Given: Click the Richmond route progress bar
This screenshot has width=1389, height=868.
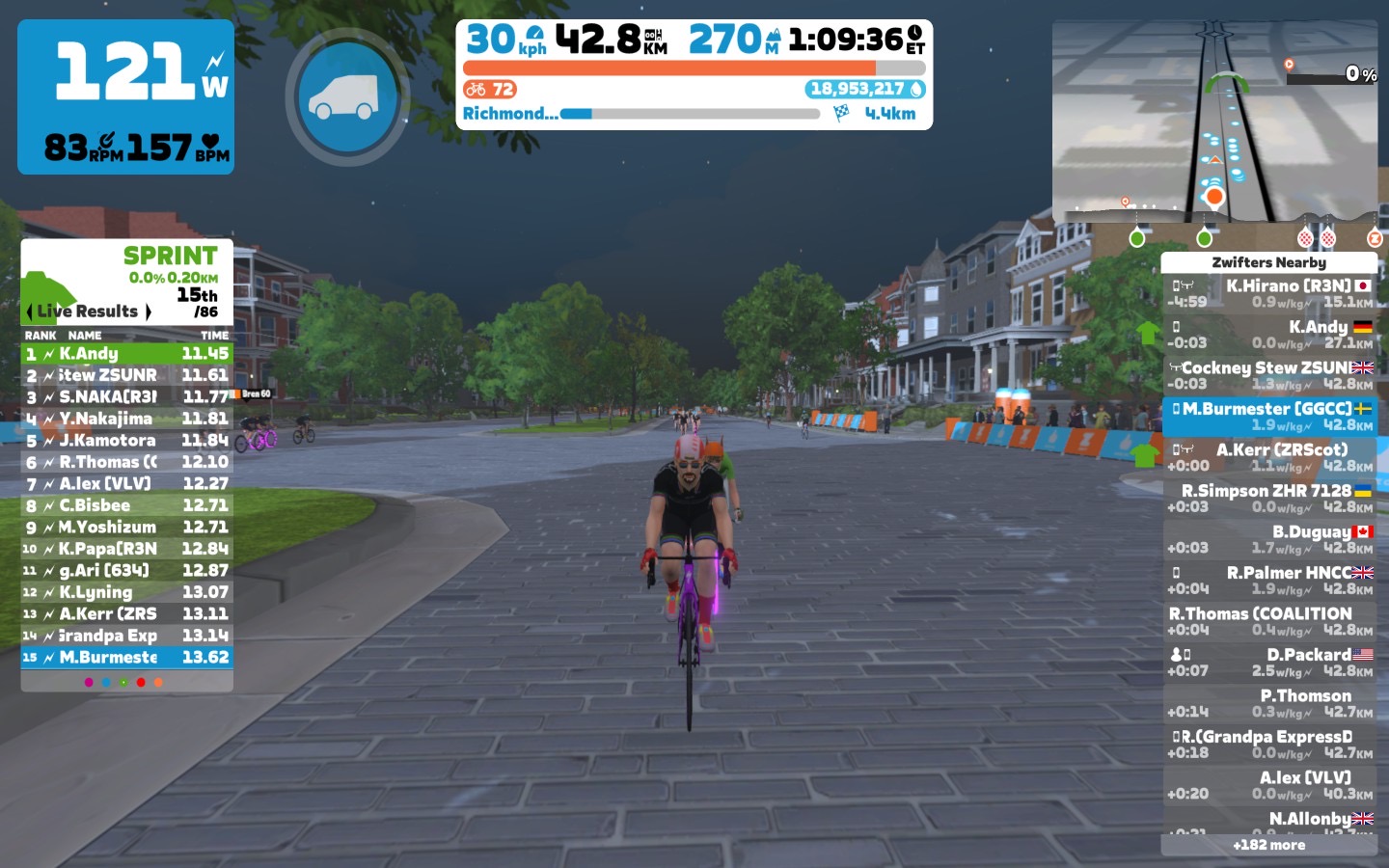Looking at the screenshot, I should (689, 114).
